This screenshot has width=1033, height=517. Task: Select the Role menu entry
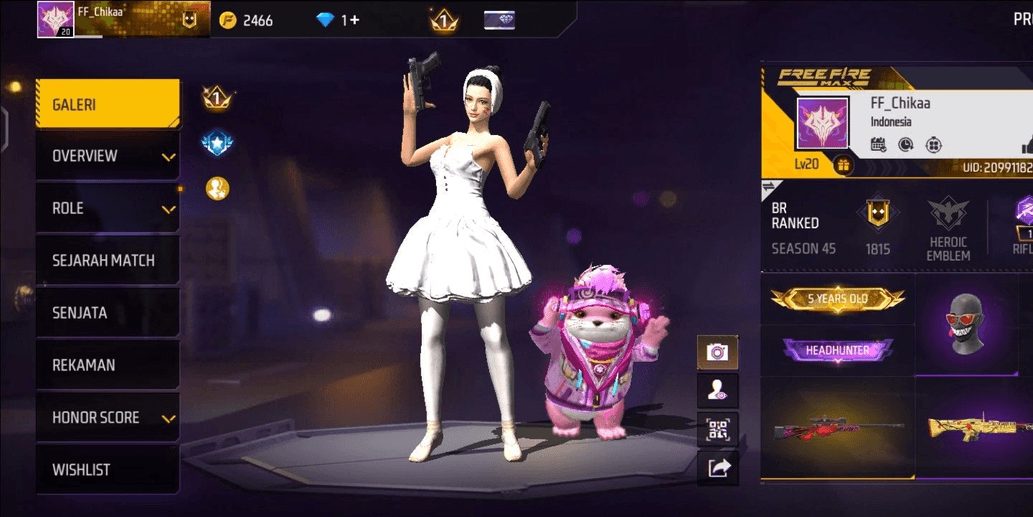[x=107, y=209]
